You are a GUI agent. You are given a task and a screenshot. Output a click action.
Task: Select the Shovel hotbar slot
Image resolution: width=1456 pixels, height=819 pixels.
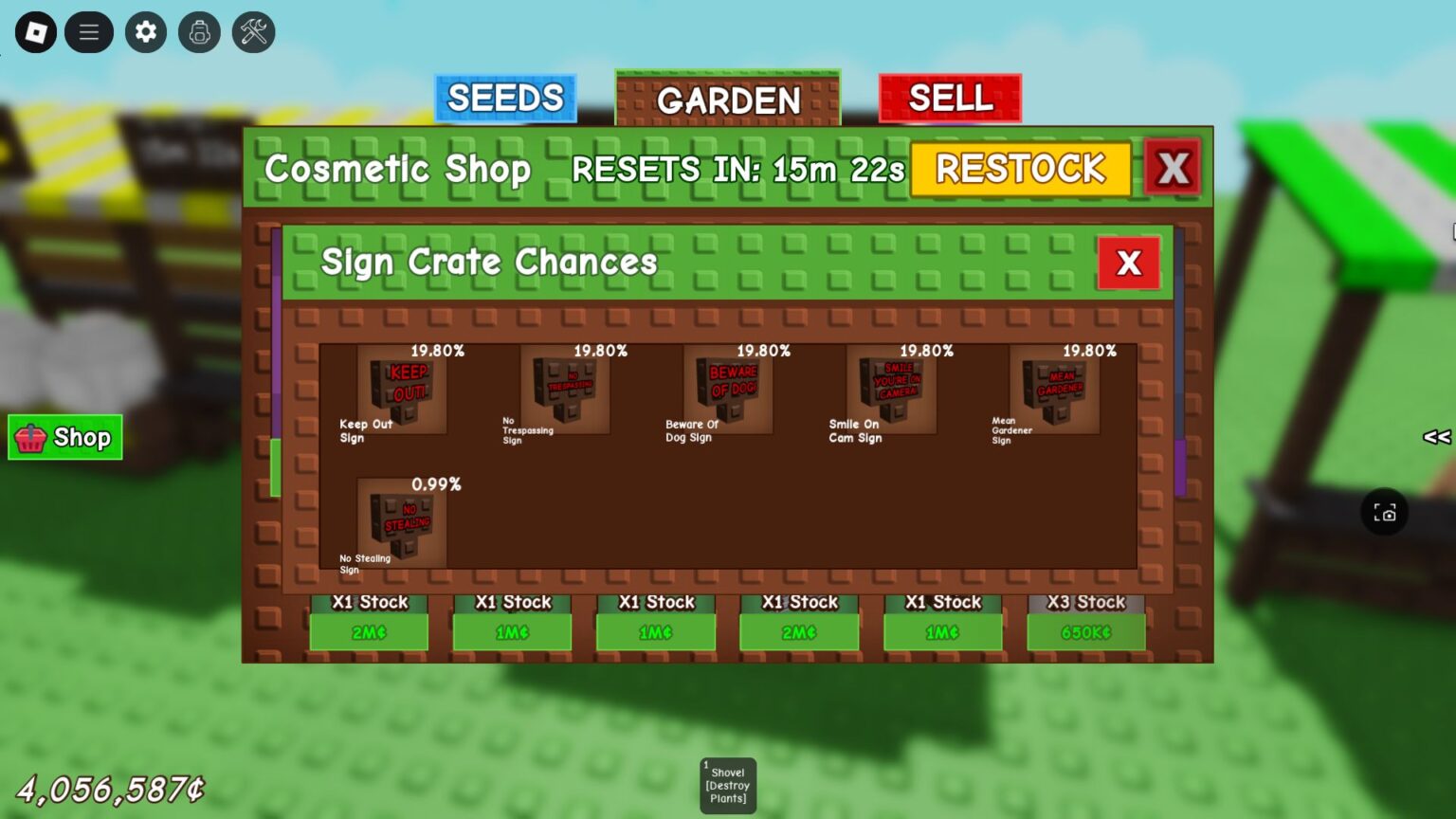coord(727,785)
